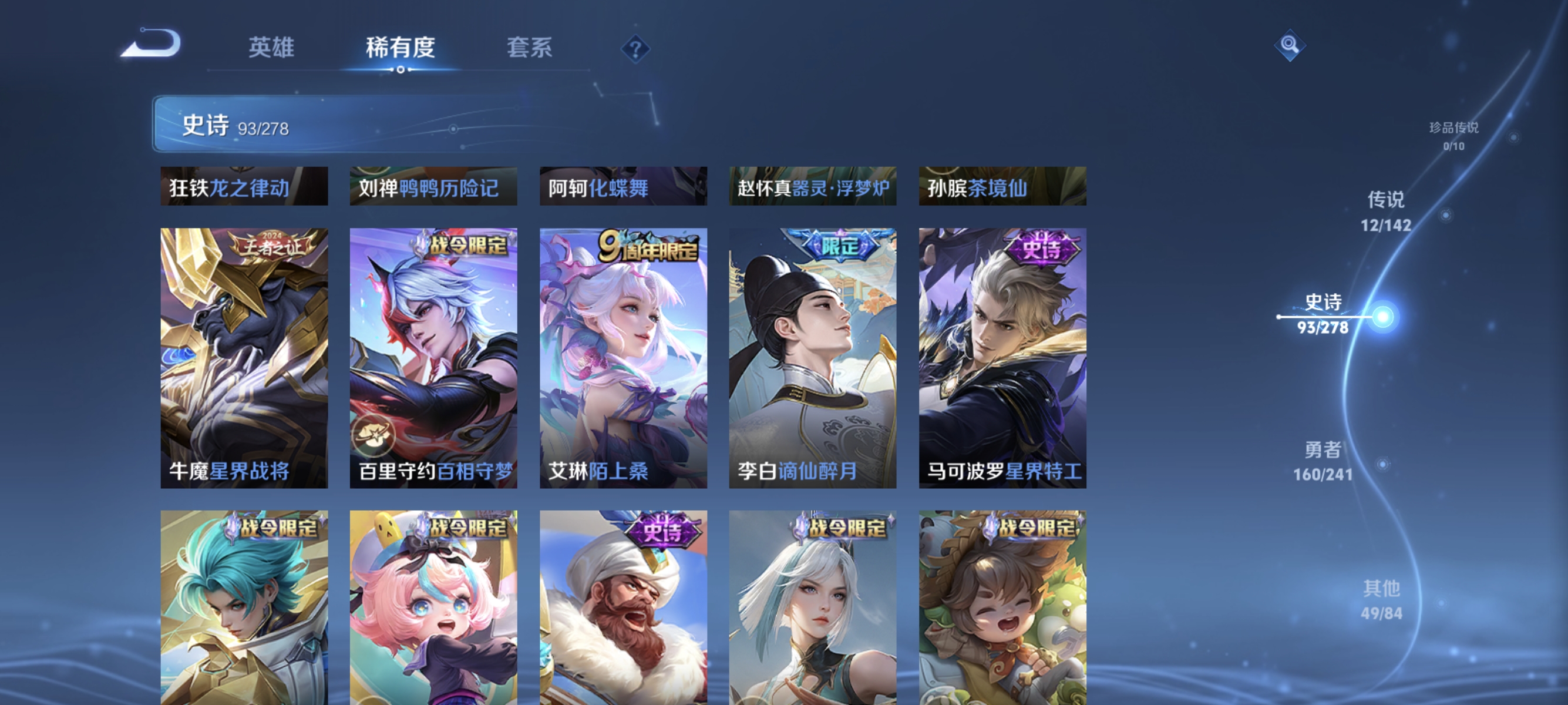Open the question mark help icon
Image resolution: width=1568 pixels, height=705 pixels.
(x=635, y=49)
